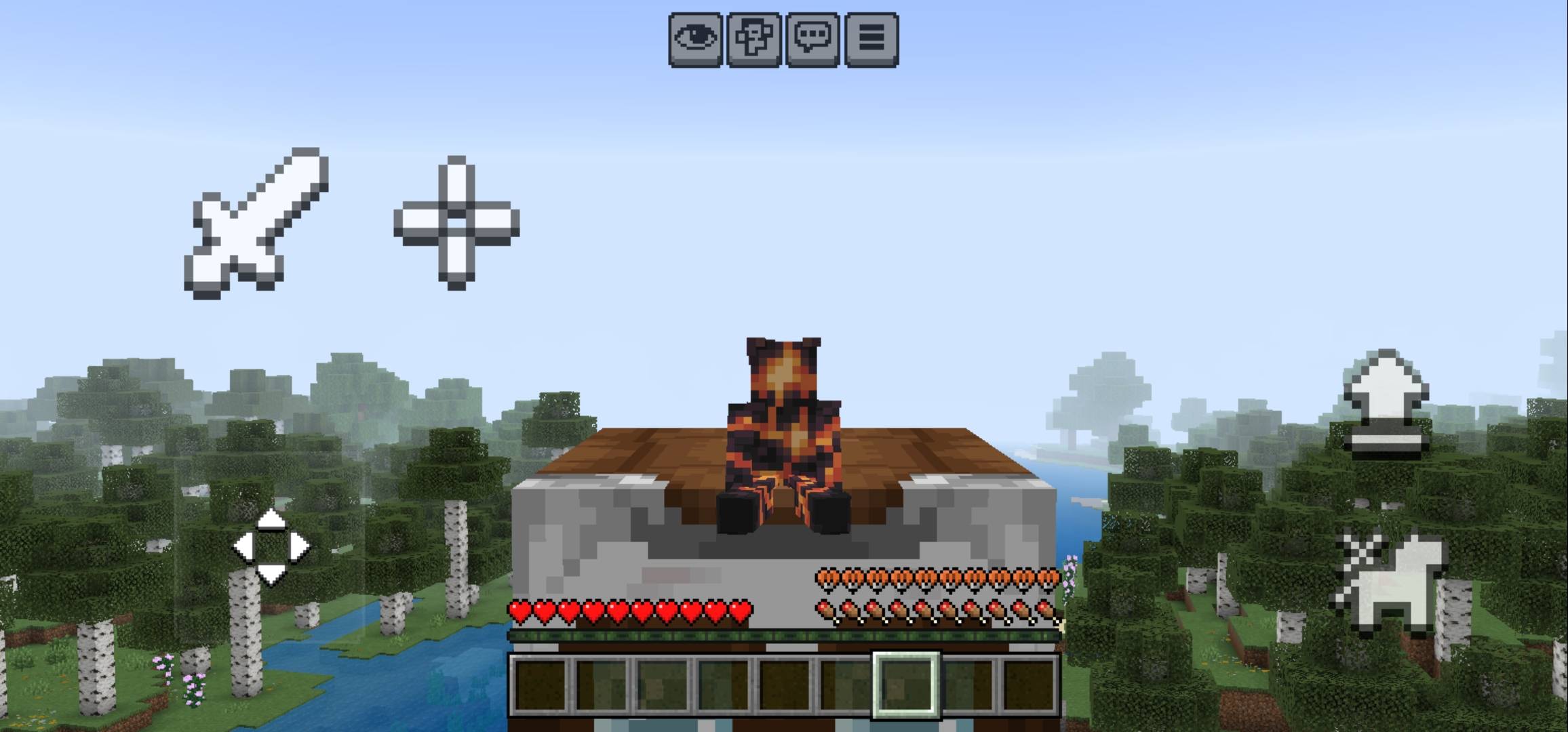
Task: Open the pause menu hamburger icon
Action: coord(871,41)
